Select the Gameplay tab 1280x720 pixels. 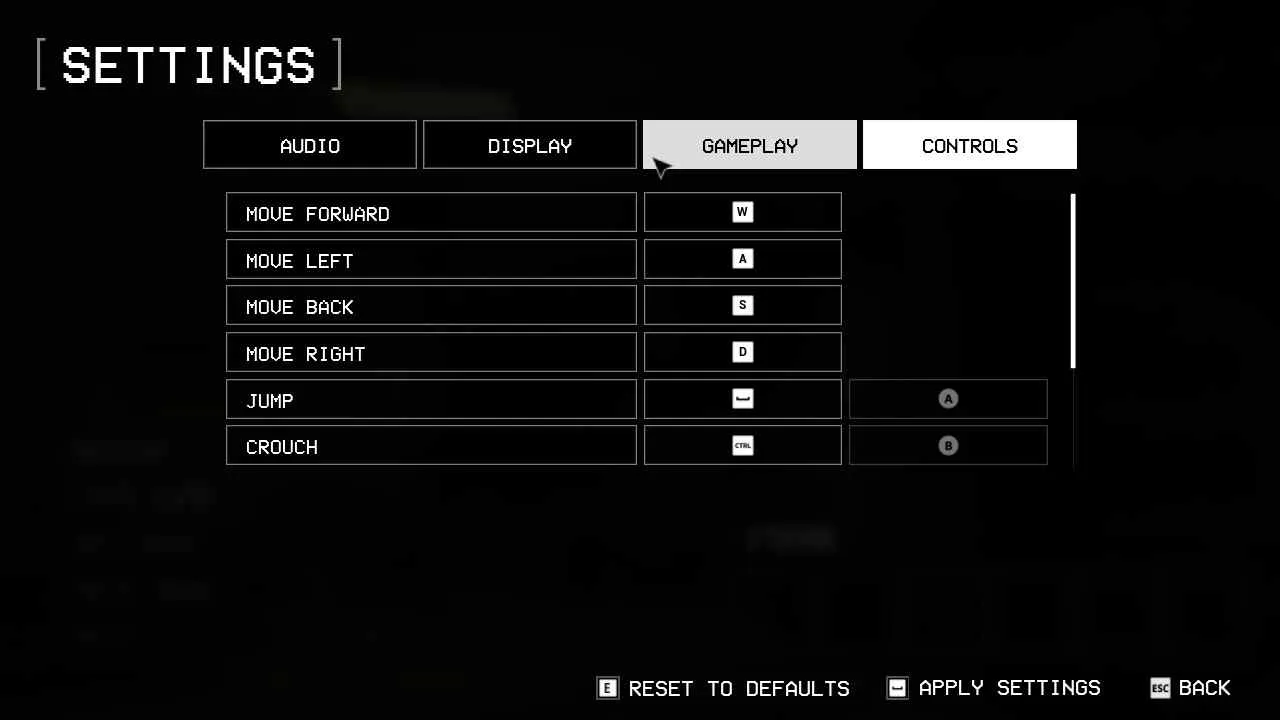click(x=750, y=145)
